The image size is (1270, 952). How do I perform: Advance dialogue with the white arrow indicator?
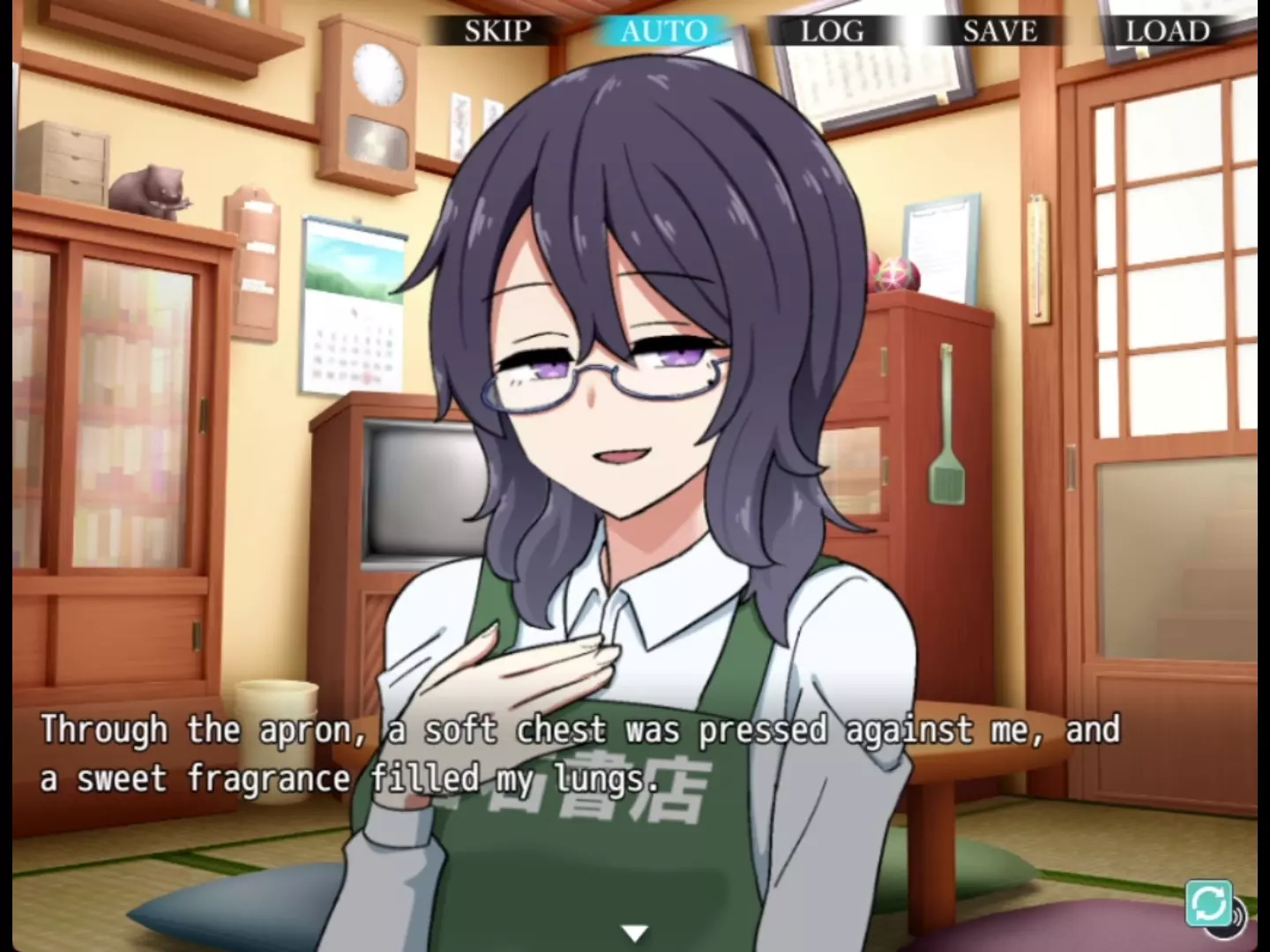pyautogui.click(x=635, y=932)
